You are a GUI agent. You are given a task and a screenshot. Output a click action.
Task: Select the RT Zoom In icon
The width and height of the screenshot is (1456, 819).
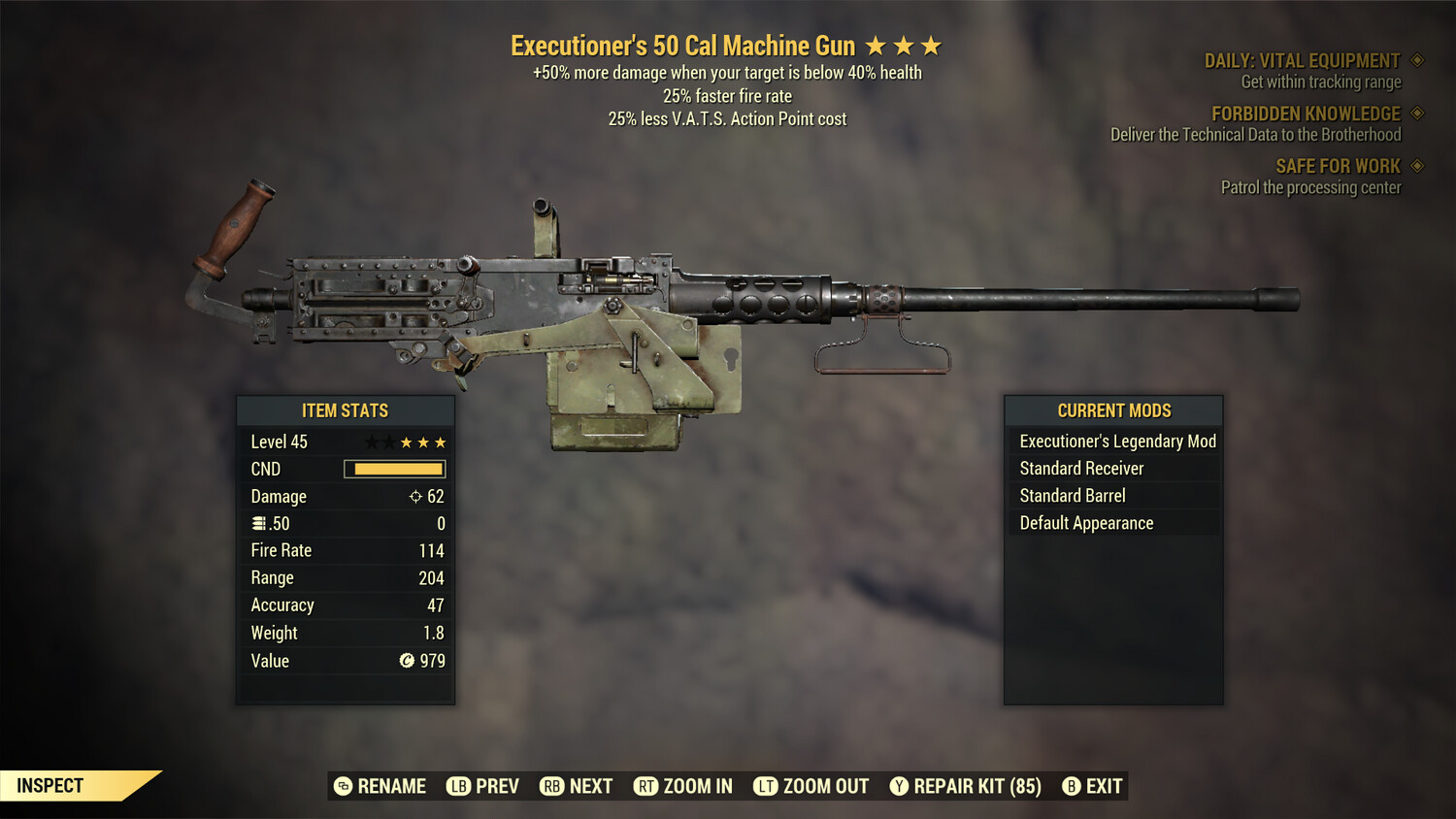coord(646,786)
